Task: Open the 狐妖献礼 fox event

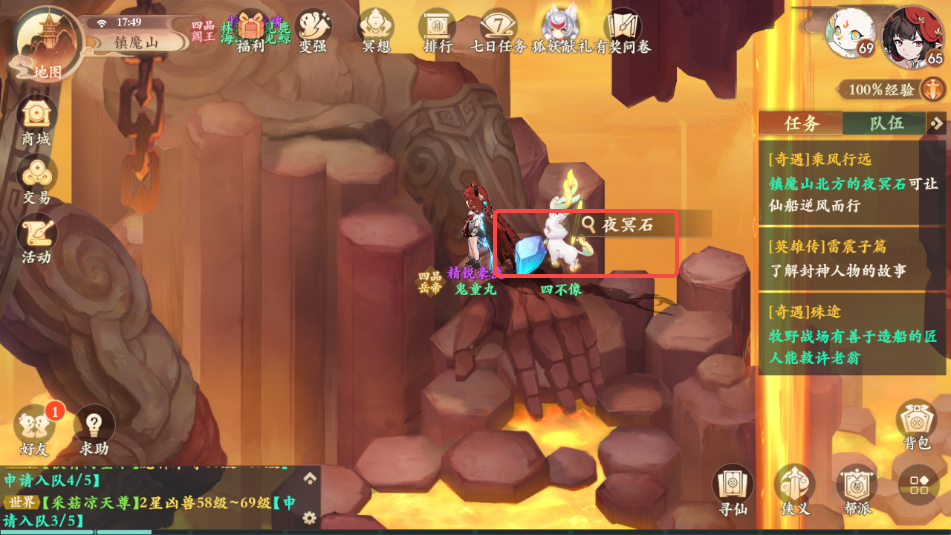Action: pos(560,32)
